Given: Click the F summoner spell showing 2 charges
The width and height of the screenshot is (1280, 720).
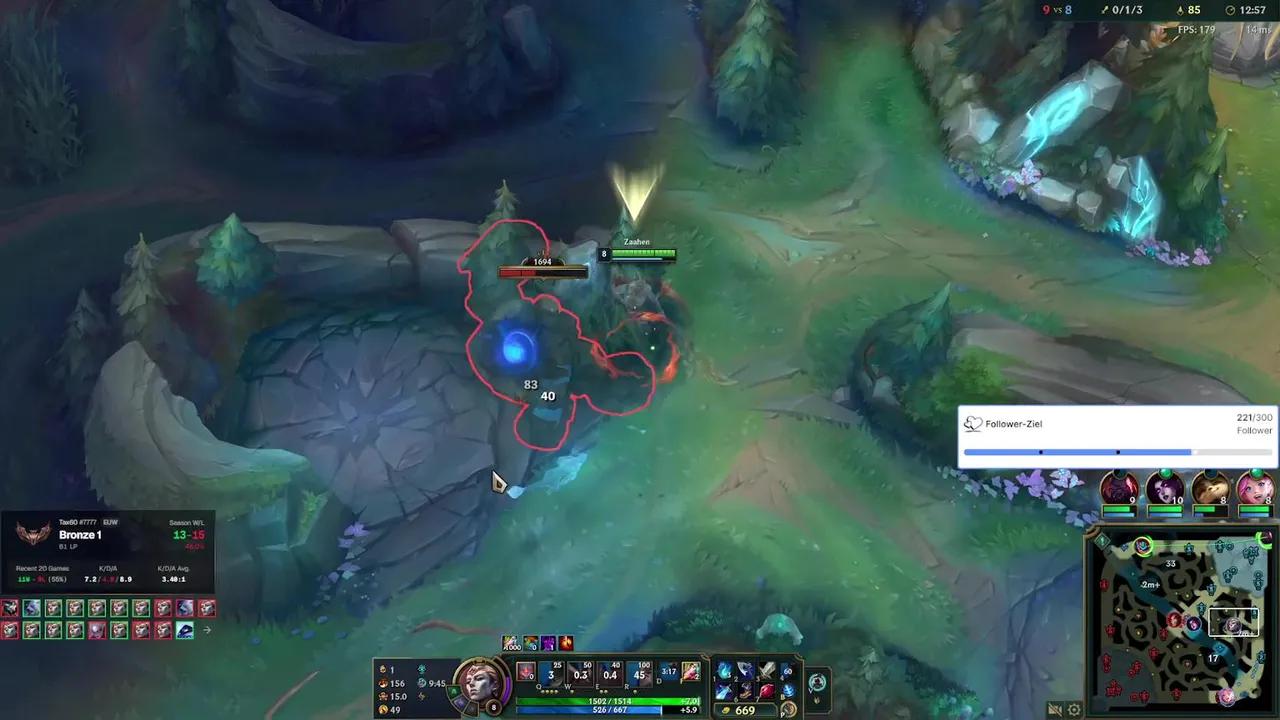Looking at the screenshot, I should pyautogui.click(x=691, y=672).
